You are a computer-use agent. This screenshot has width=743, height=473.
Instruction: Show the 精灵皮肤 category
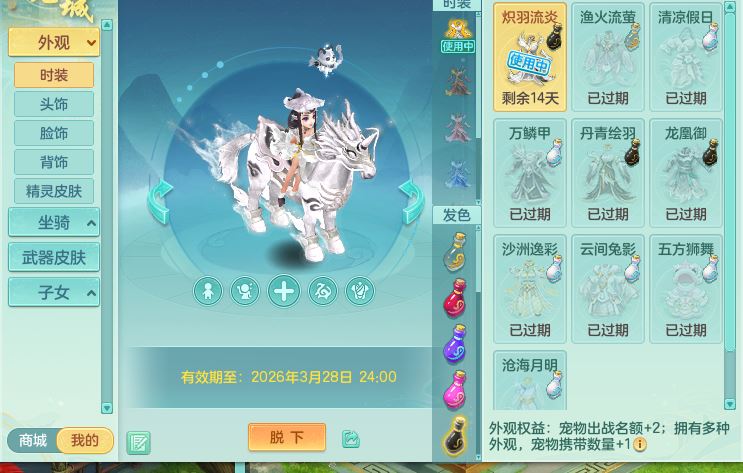click(x=54, y=191)
